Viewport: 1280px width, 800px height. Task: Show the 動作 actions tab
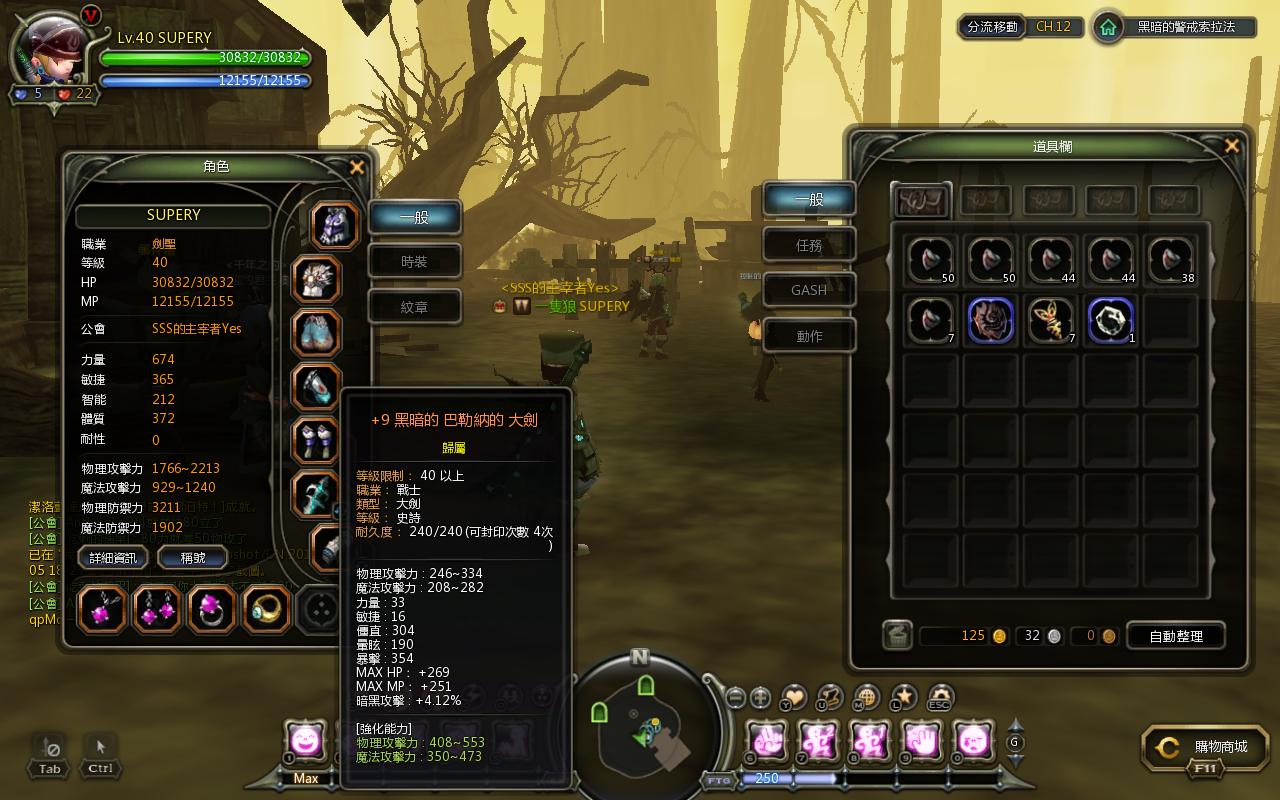(x=809, y=336)
